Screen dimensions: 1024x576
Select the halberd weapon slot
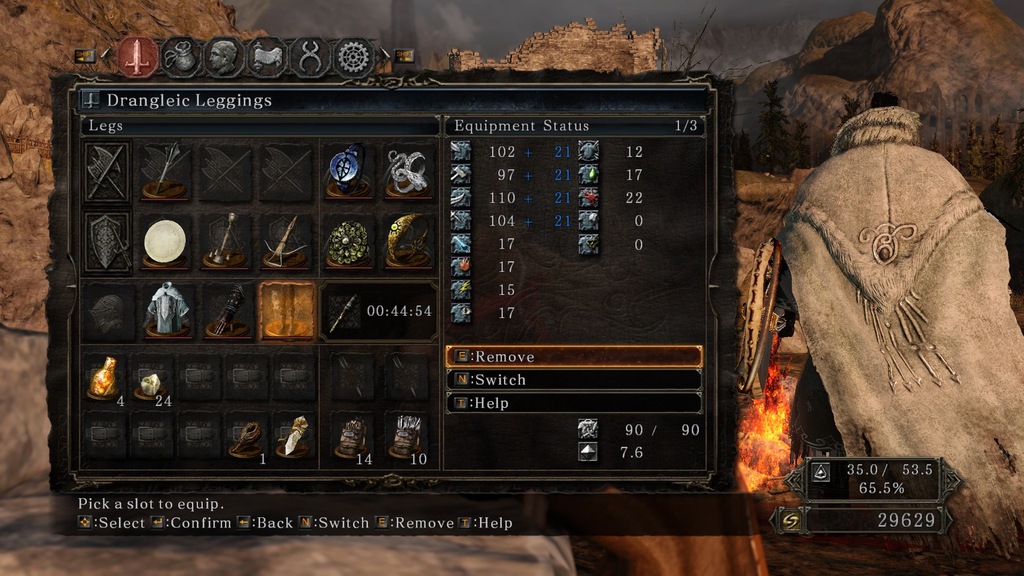point(165,170)
